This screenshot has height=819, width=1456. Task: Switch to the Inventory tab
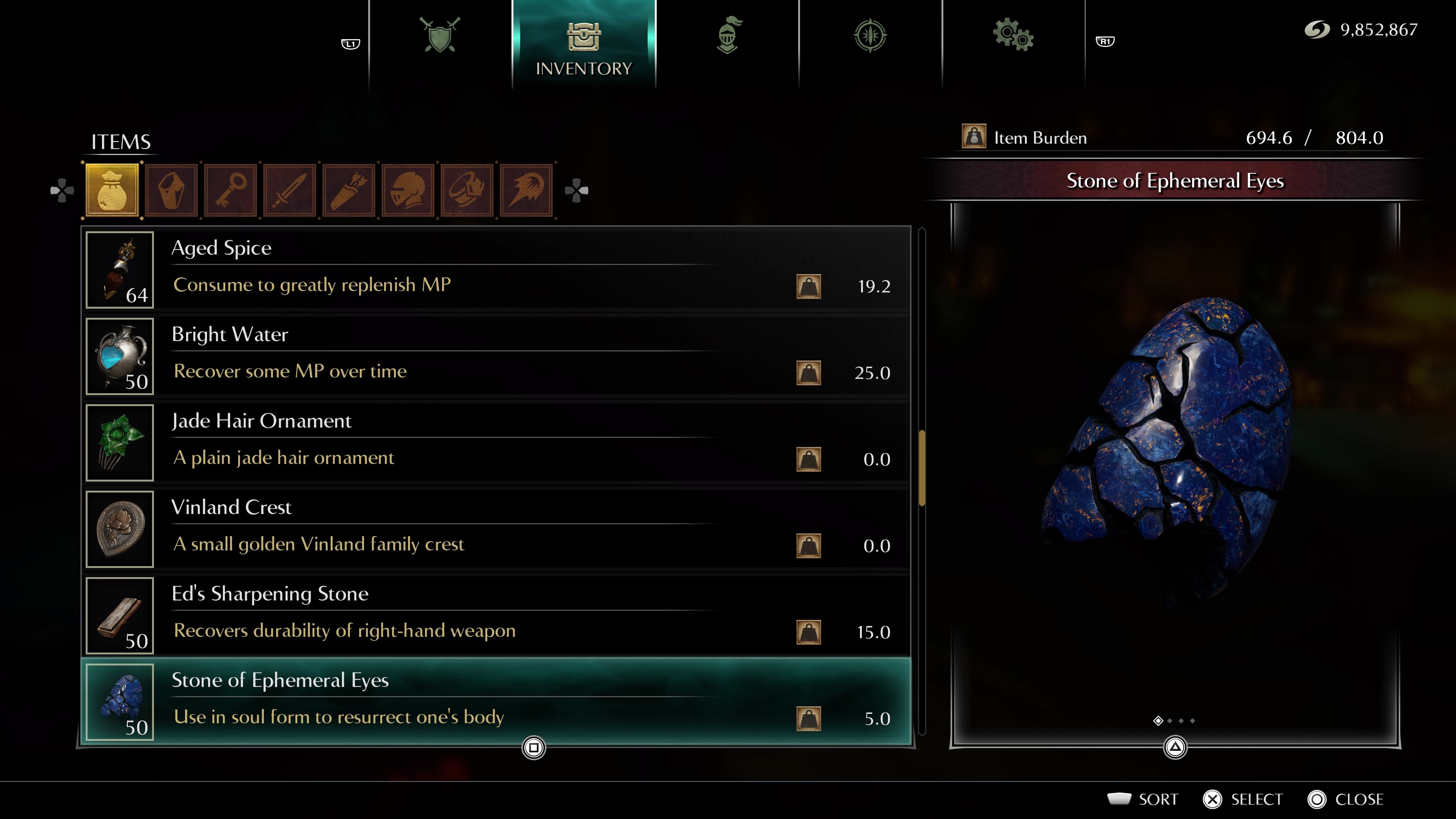click(583, 45)
